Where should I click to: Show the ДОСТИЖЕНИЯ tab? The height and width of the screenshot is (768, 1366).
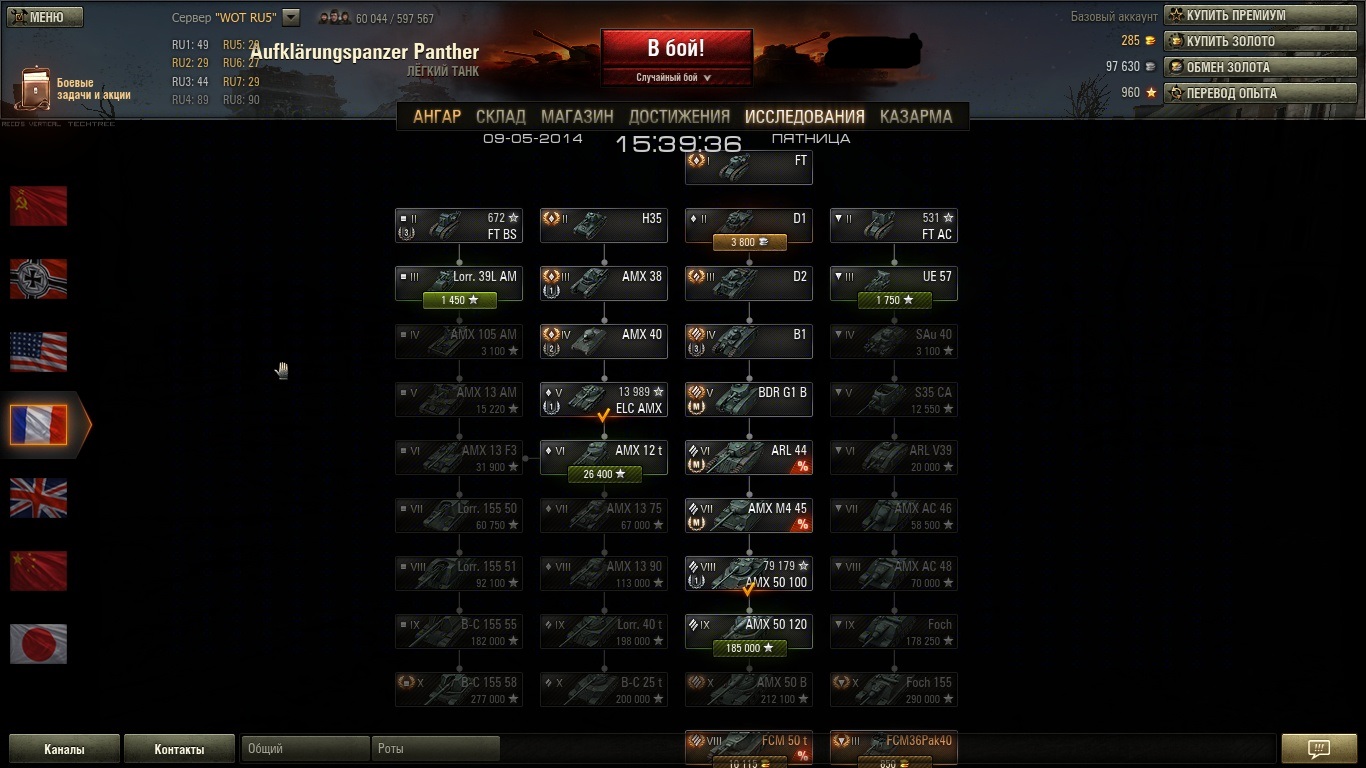pos(679,116)
